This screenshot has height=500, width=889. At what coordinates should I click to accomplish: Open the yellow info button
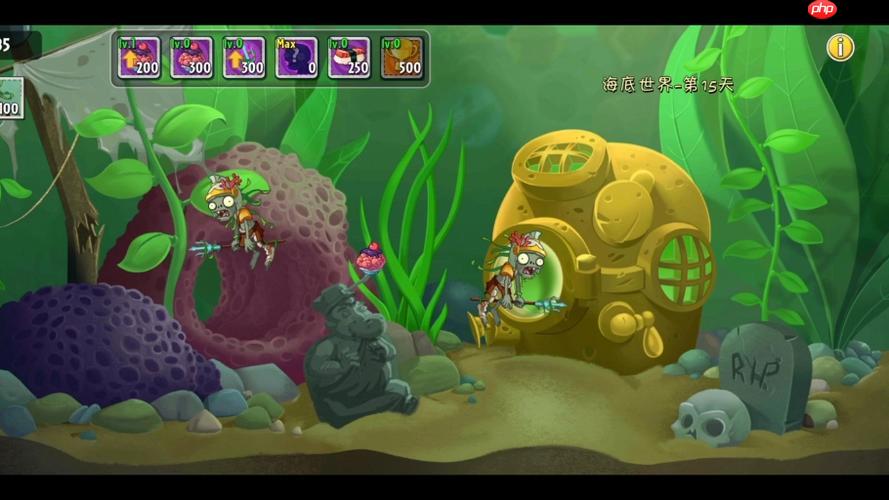coord(840,47)
